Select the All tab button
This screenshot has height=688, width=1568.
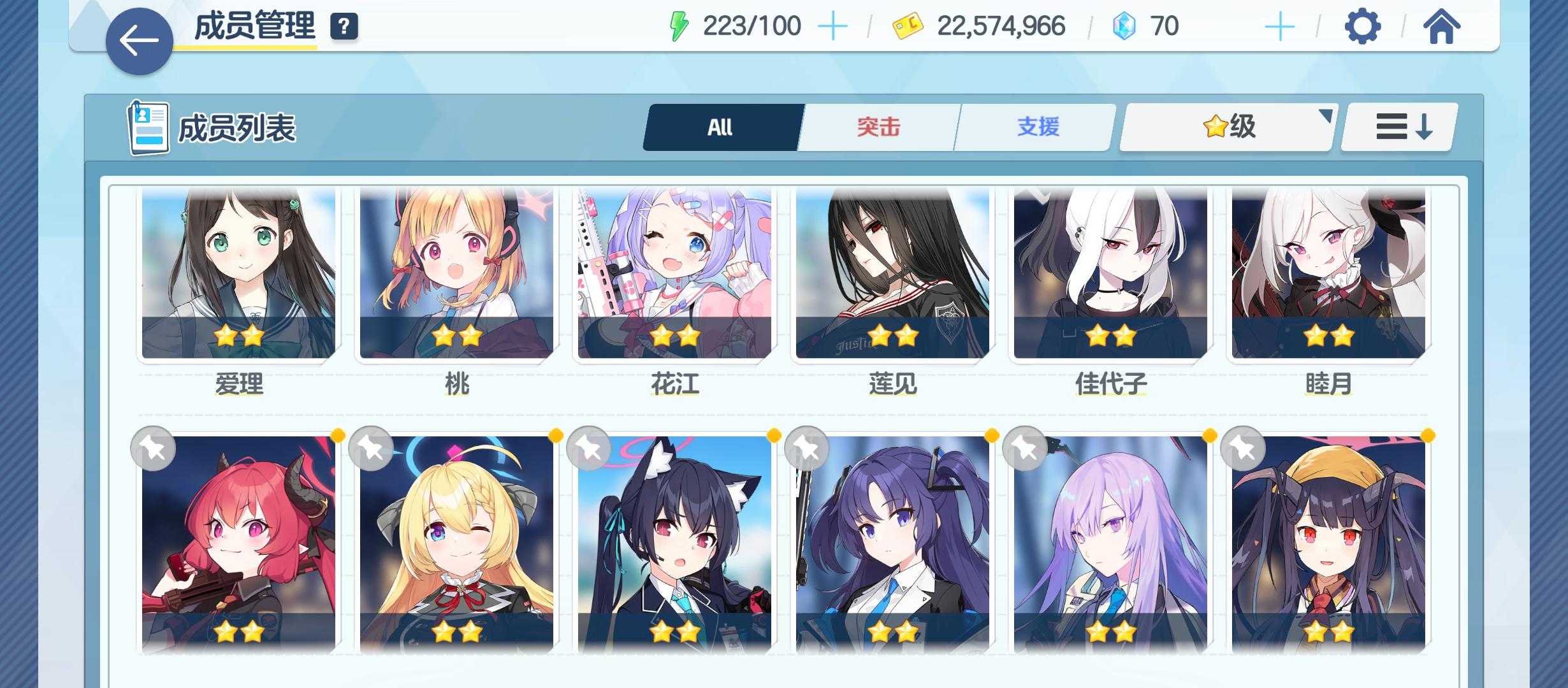(x=722, y=127)
